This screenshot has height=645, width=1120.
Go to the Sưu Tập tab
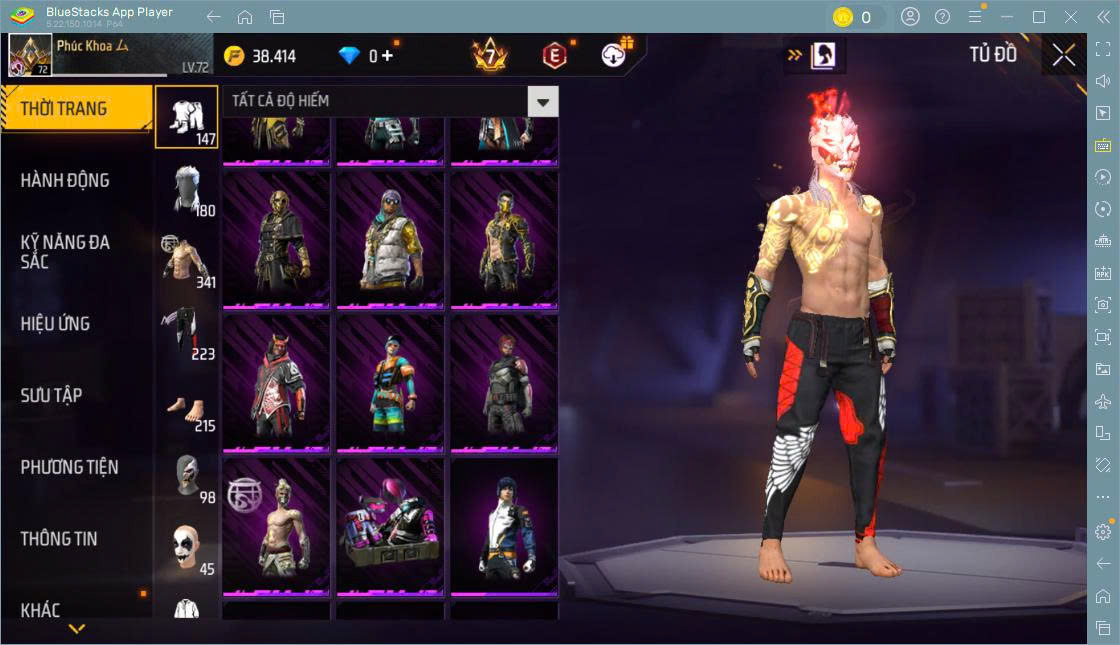click(x=52, y=395)
